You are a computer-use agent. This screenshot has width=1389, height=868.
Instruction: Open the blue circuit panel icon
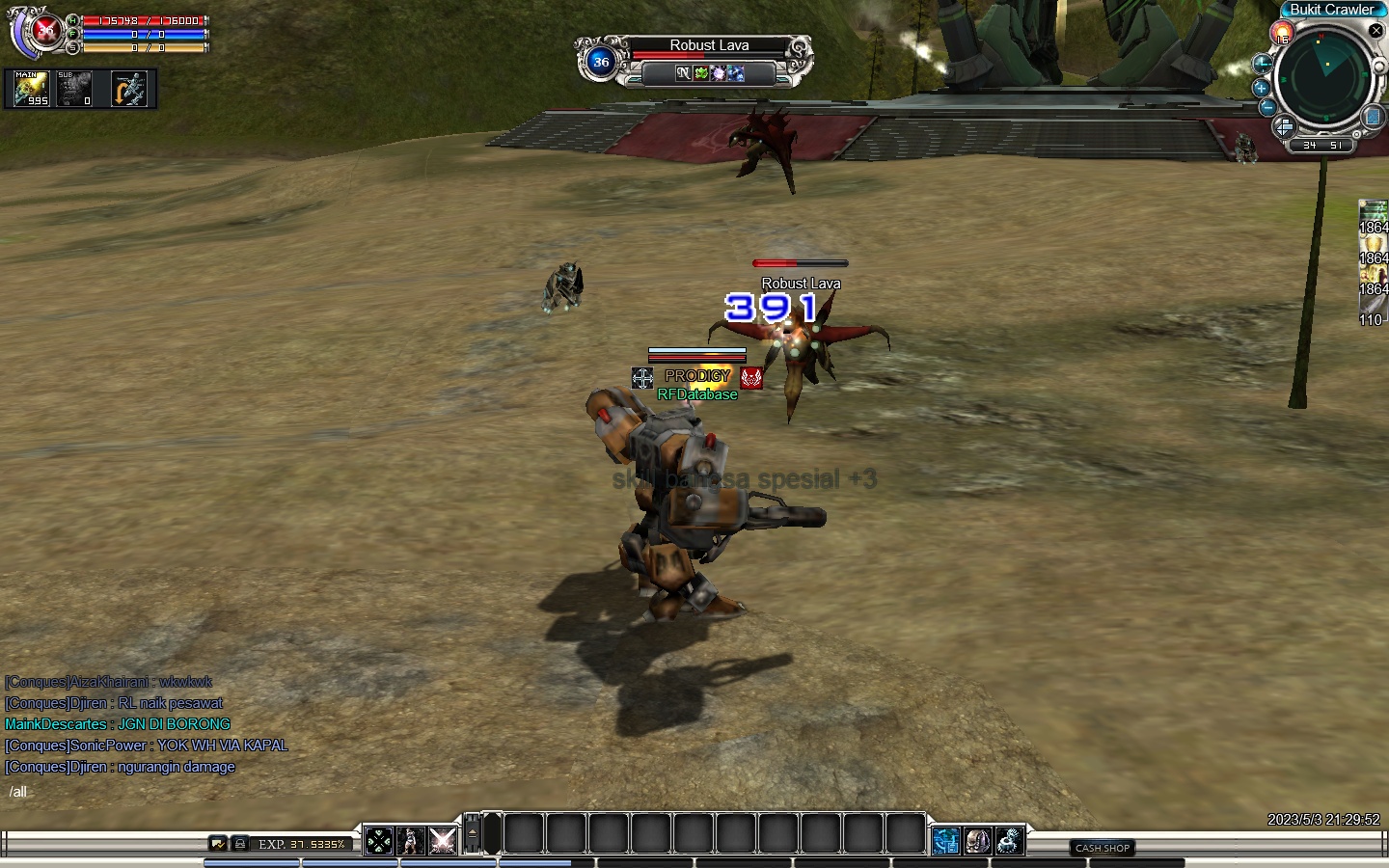[x=946, y=841]
